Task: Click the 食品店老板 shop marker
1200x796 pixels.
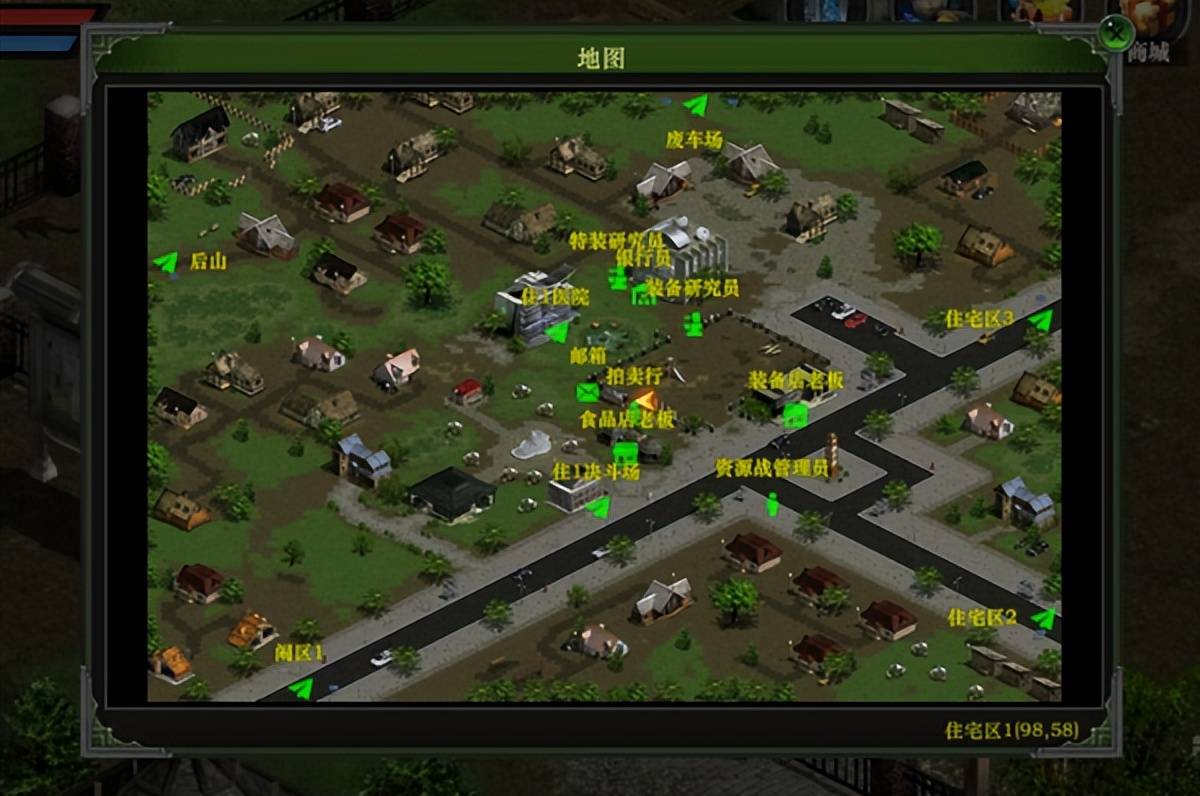Action: (625, 452)
